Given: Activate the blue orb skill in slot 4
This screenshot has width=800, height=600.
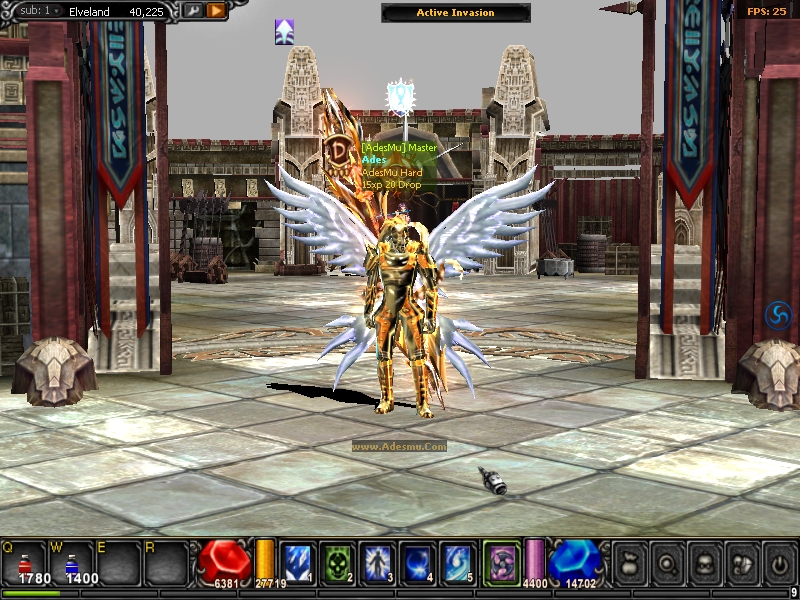Looking at the screenshot, I should coord(416,563).
